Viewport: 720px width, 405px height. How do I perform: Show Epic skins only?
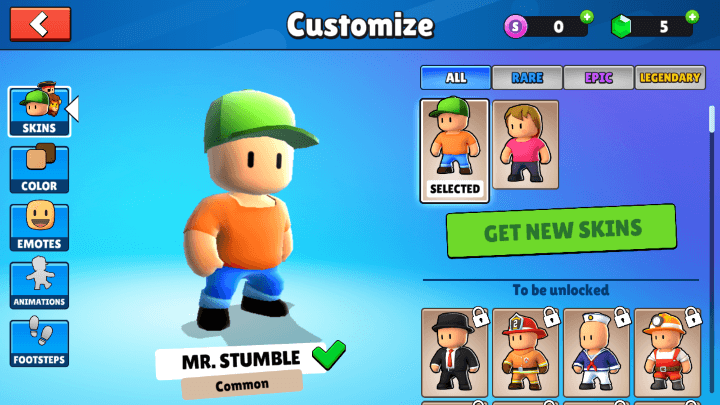click(x=598, y=77)
